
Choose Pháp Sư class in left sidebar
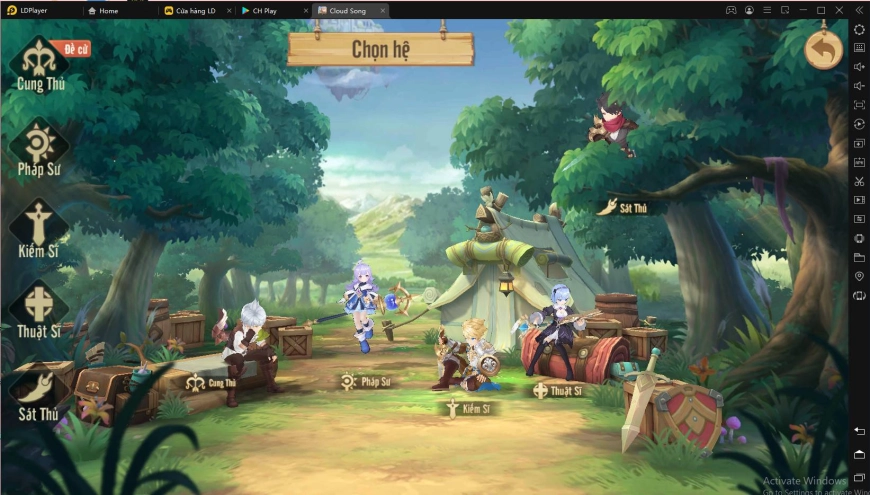(40, 147)
